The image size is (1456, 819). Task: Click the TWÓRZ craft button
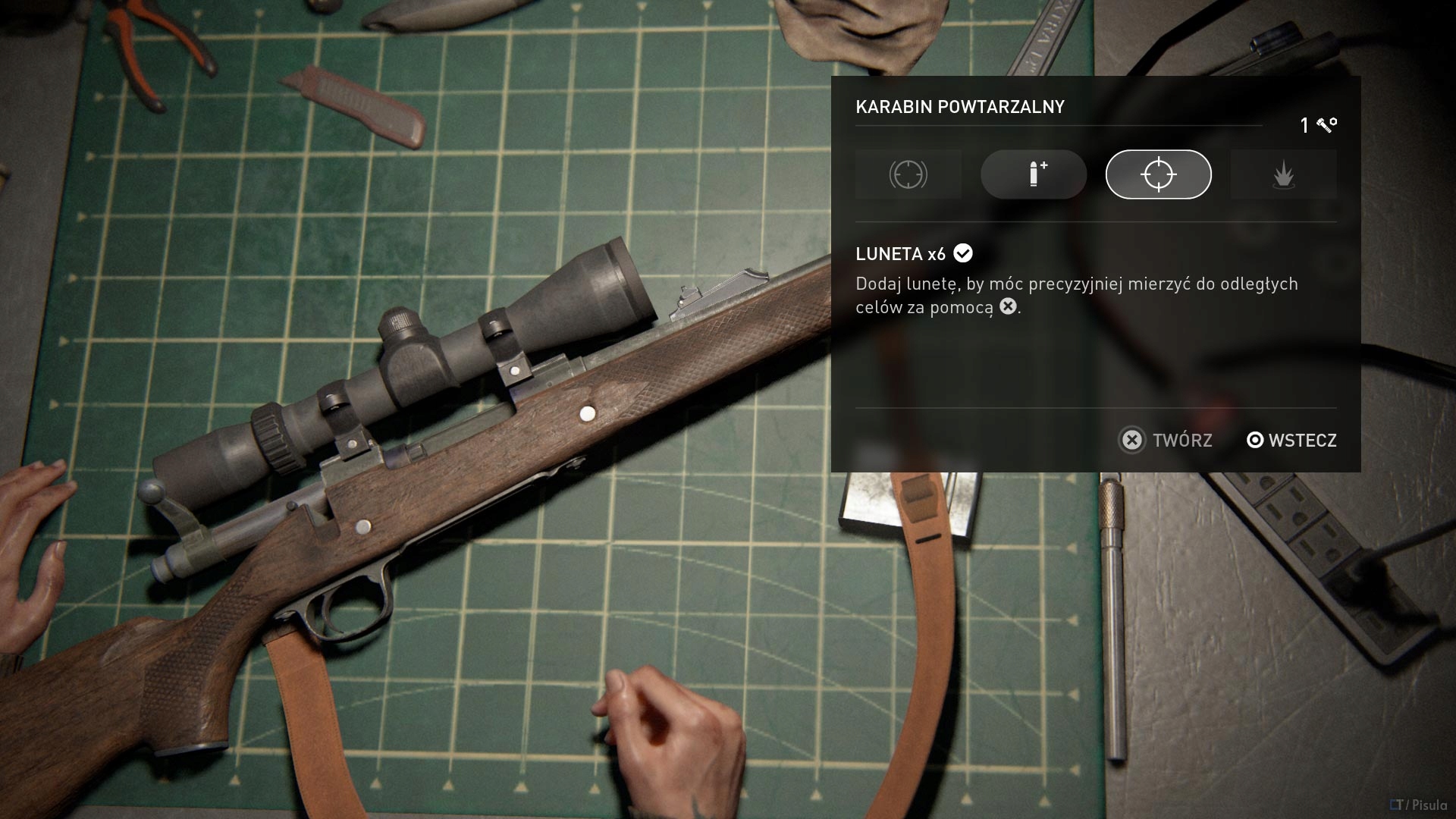(1166, 440)
